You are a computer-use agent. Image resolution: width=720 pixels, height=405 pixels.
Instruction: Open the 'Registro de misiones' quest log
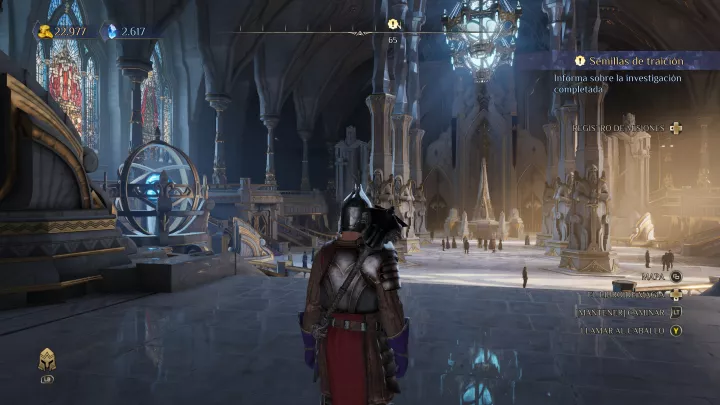[620, 128]
